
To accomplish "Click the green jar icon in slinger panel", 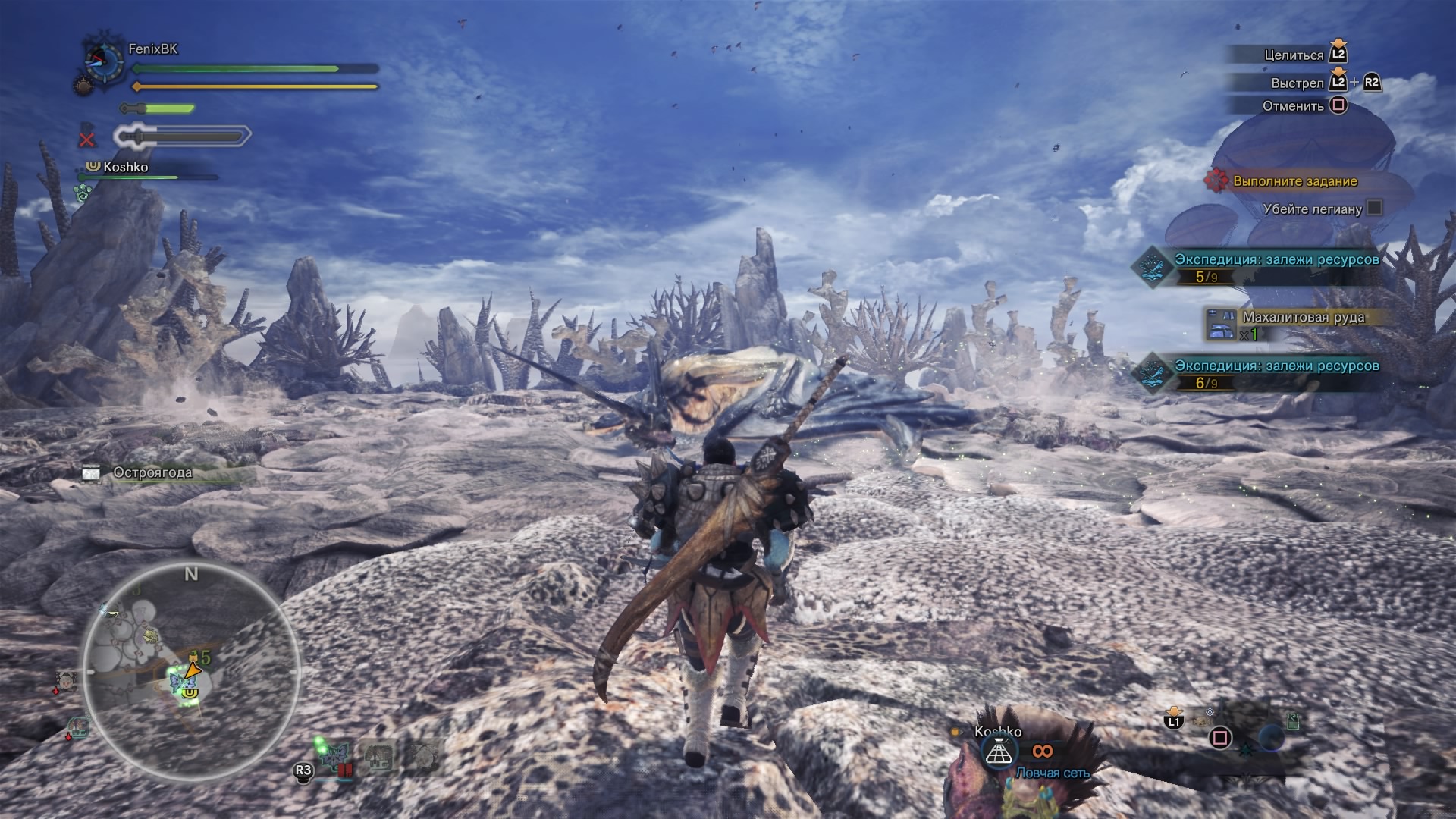I will (1292, 720).
